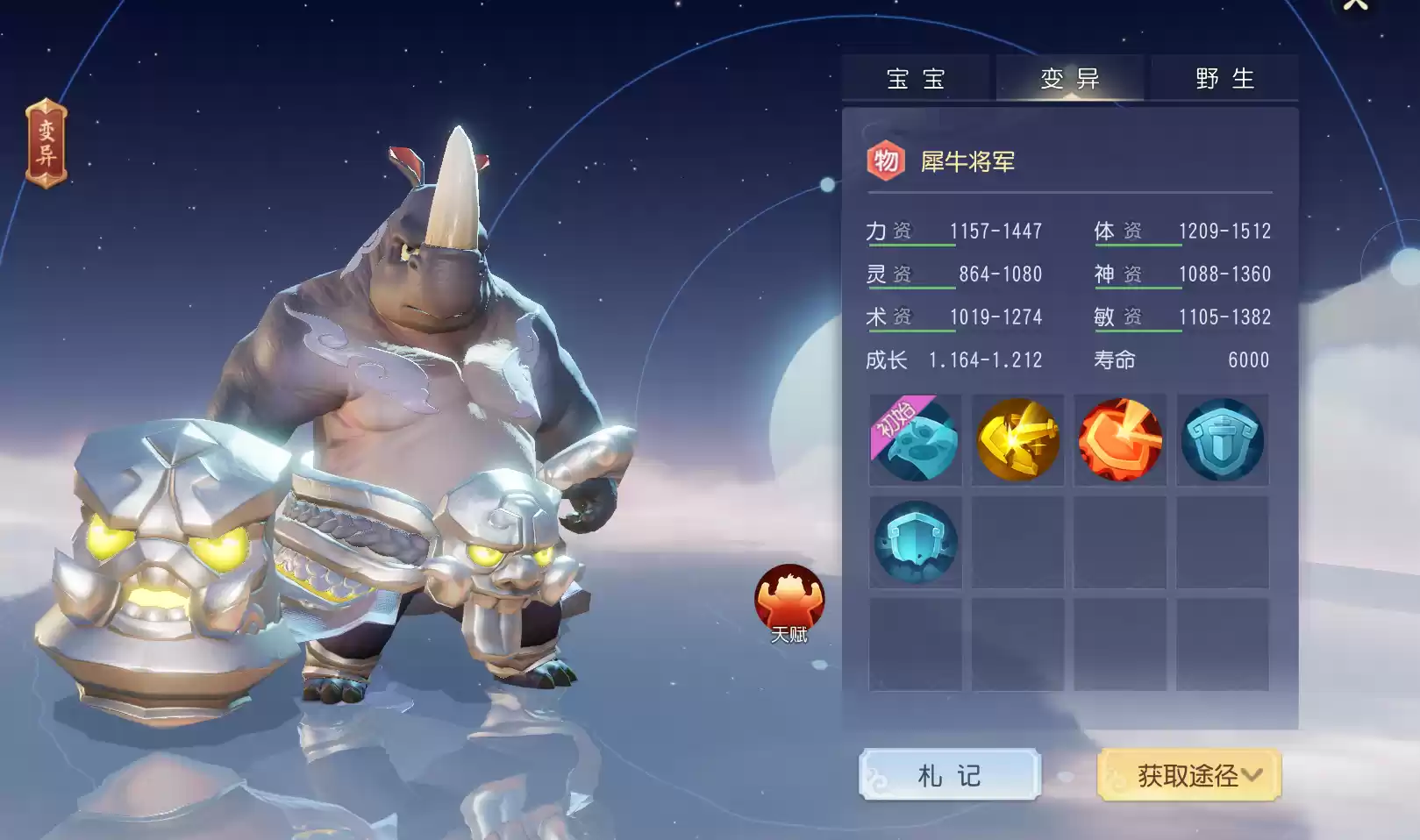Screen dimensions: 1420x840
Task: Open the 札记 notes button
Action: 951,775
